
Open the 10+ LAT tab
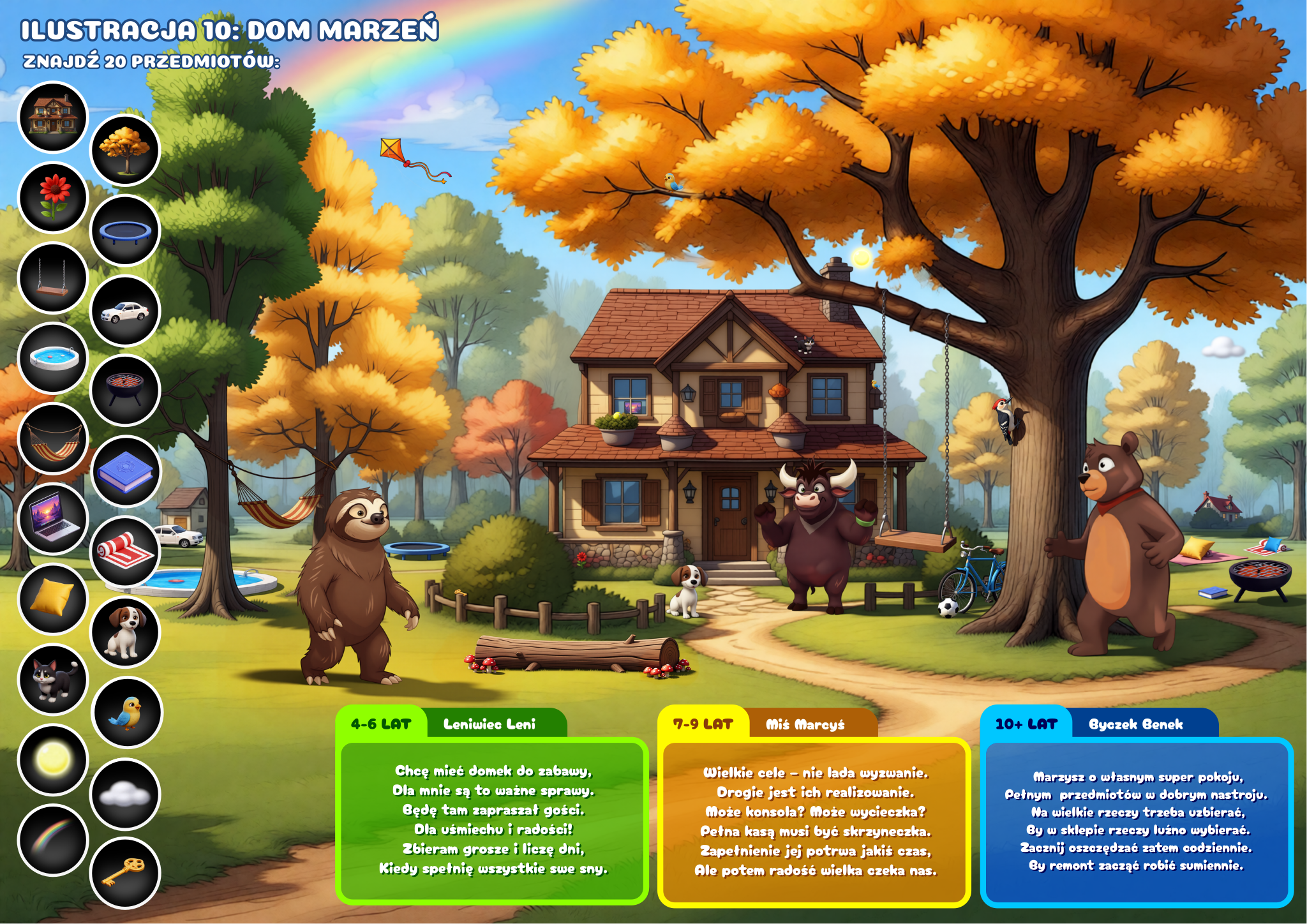coord(1026,724)
